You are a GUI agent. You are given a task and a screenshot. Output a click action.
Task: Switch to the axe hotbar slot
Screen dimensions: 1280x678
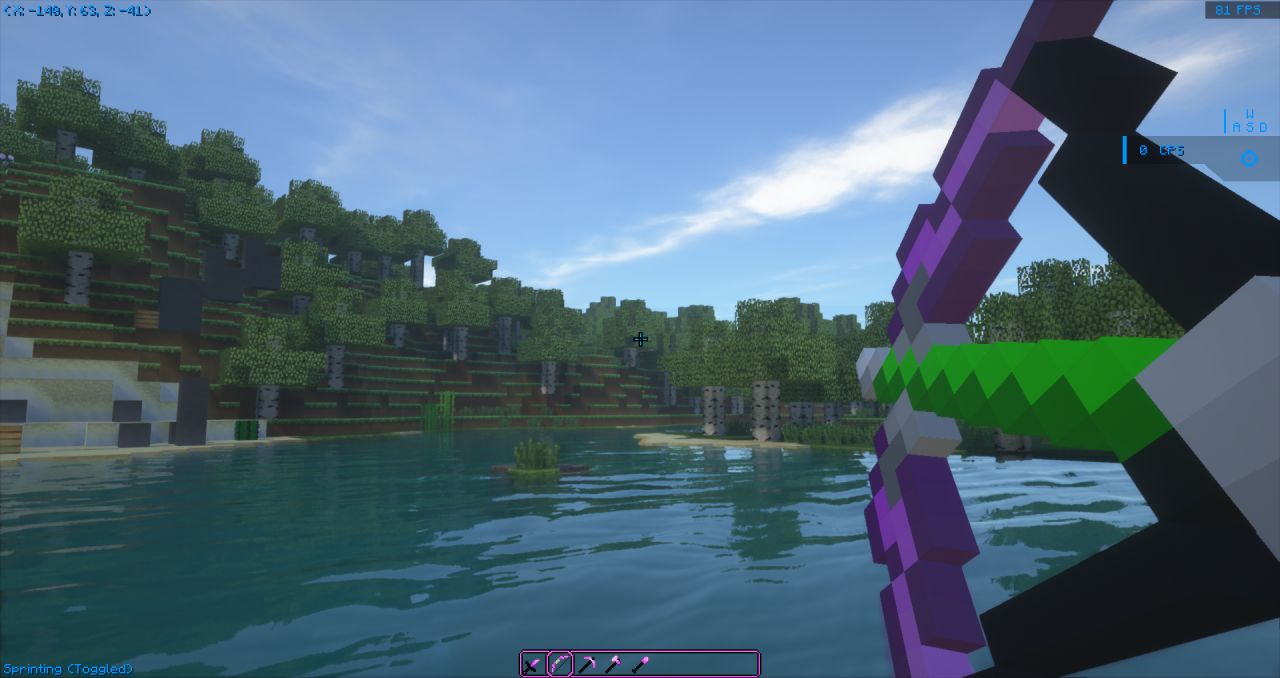pyautogui.click(x=613, y=664)
